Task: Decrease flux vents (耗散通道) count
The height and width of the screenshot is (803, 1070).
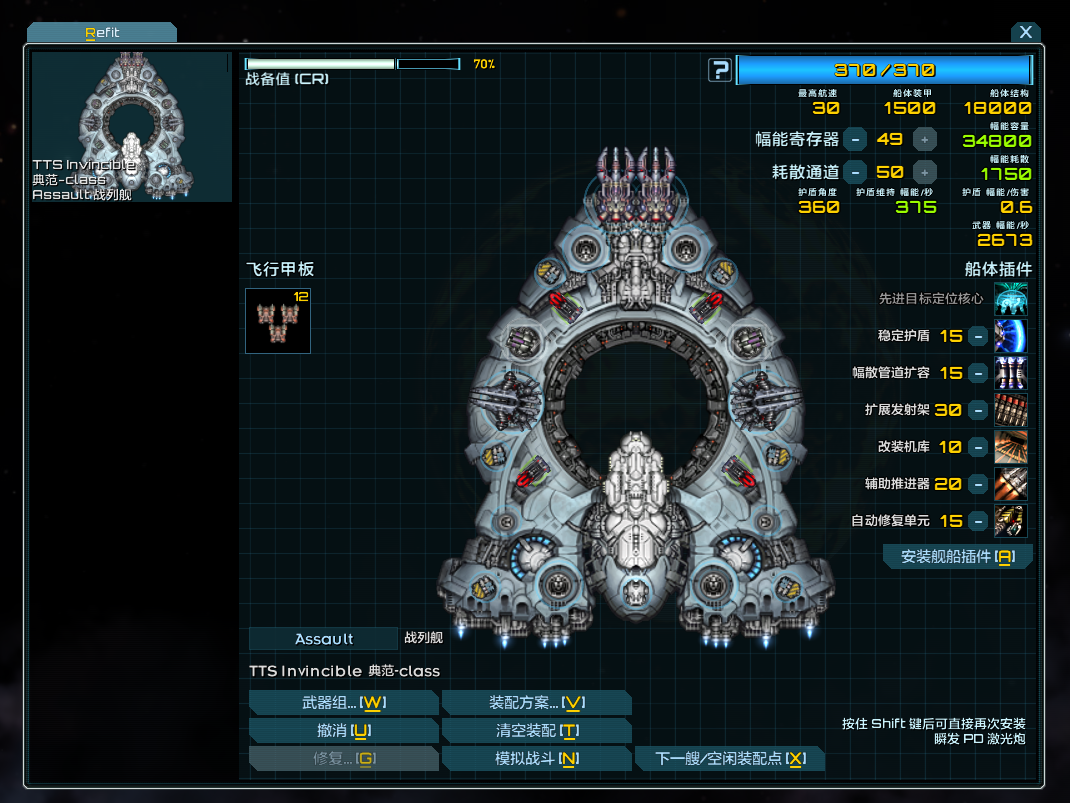Action: tap(855, 171)
